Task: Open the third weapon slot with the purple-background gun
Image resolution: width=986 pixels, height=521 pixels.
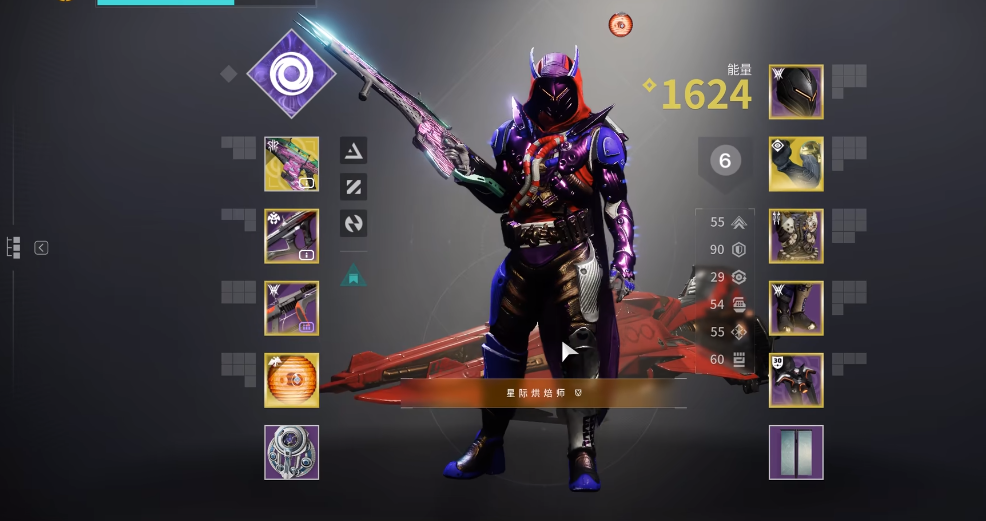Action: pyautogui.click(x=292, y=308)
